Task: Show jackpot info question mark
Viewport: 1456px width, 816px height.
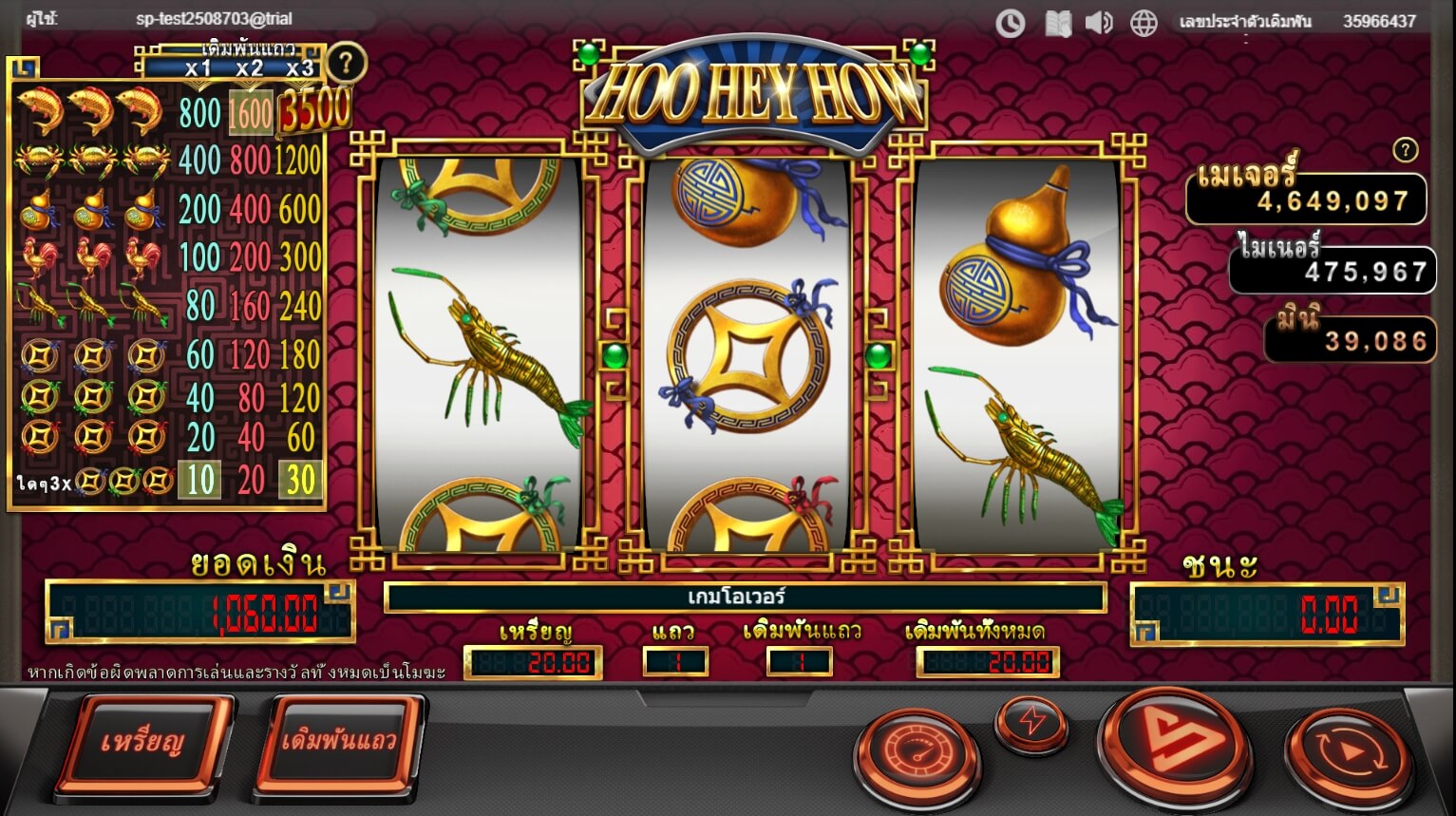Action: (x=1405, y=149)
